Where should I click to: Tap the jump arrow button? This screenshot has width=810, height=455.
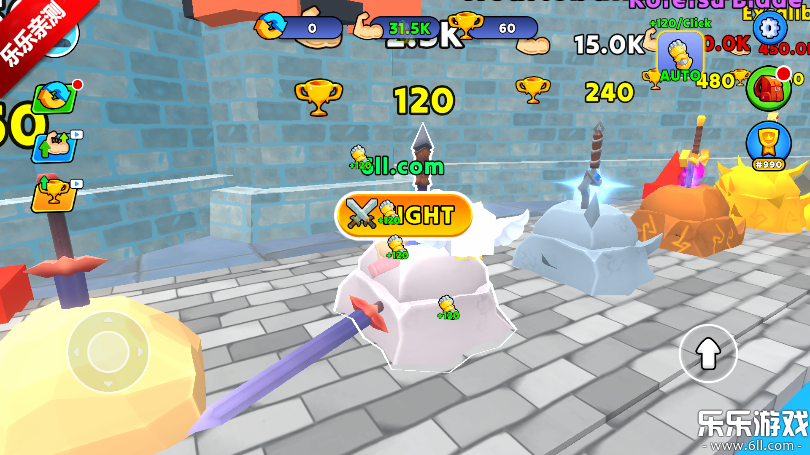click(707, 353)
